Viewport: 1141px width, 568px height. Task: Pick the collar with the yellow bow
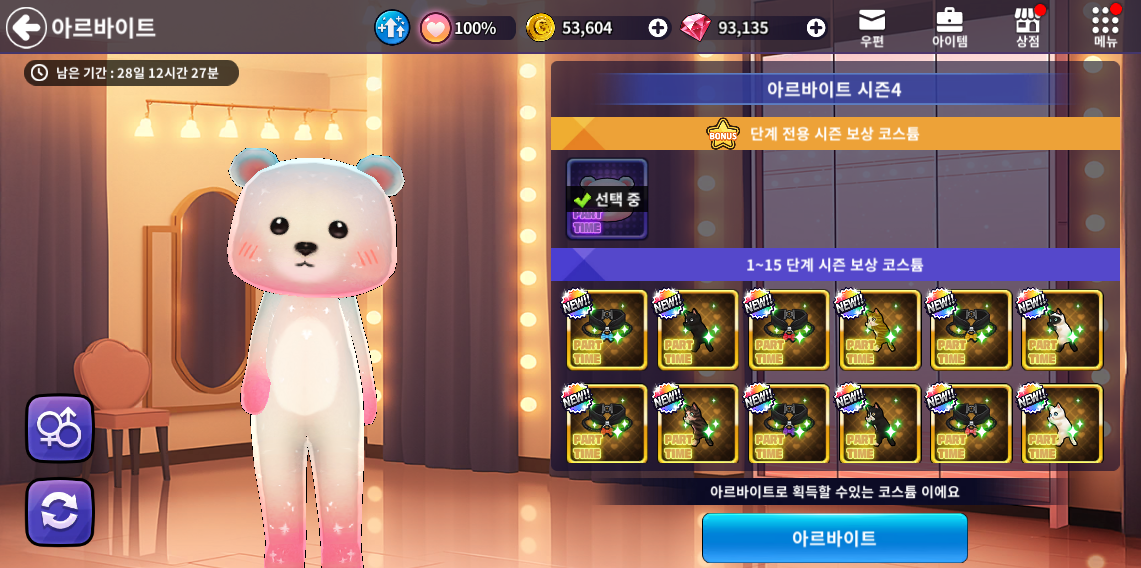tap(971, 330)
